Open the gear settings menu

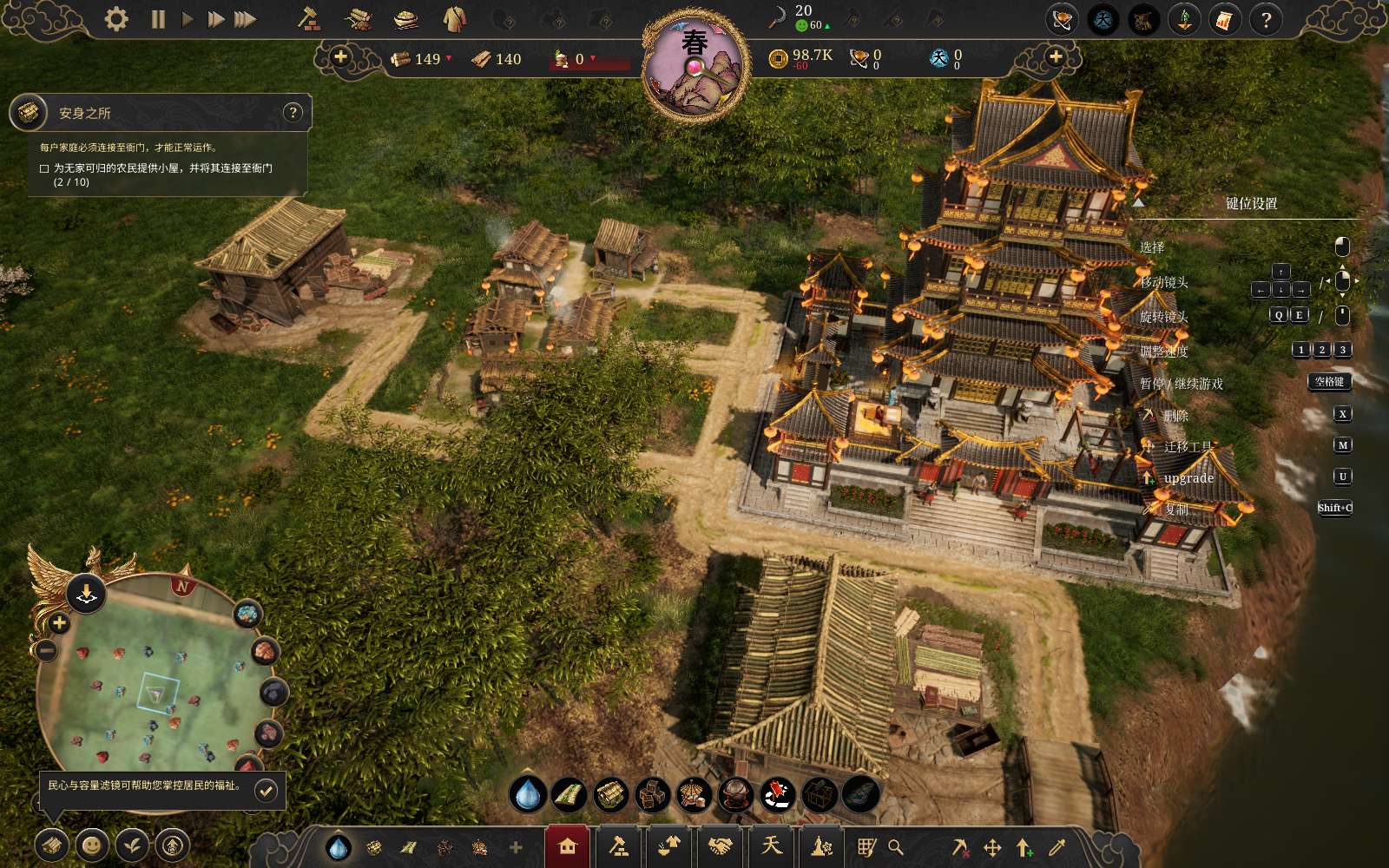(116, 19)
